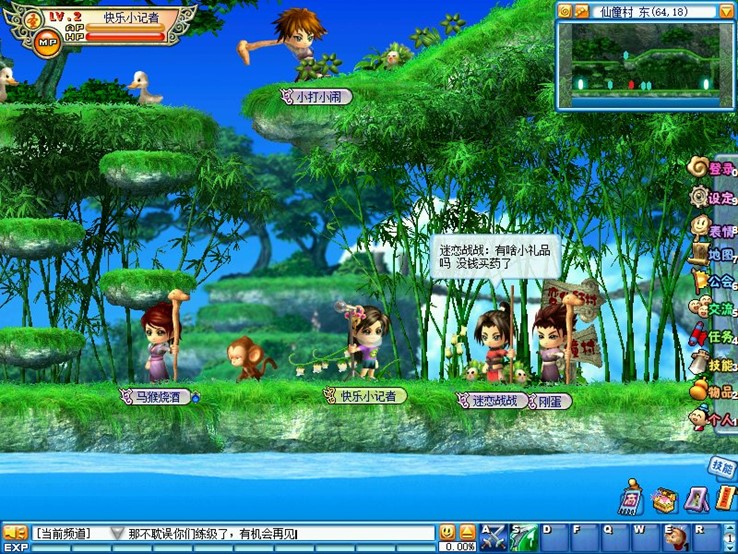Open the smiley emoticon picker beside chat
Screen dimensions: 738x554
coord(446,533)
